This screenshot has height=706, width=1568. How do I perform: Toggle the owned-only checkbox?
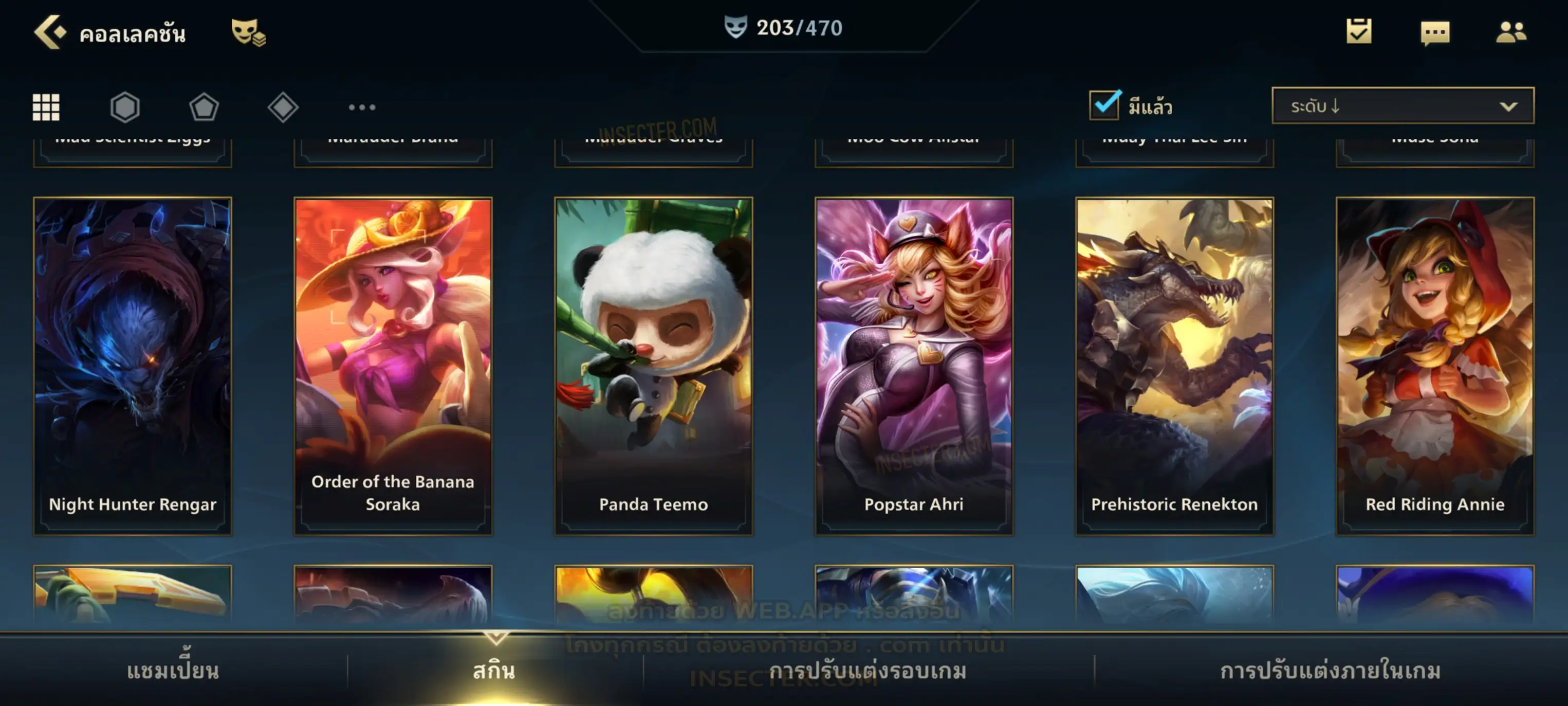coord(1104,105)
